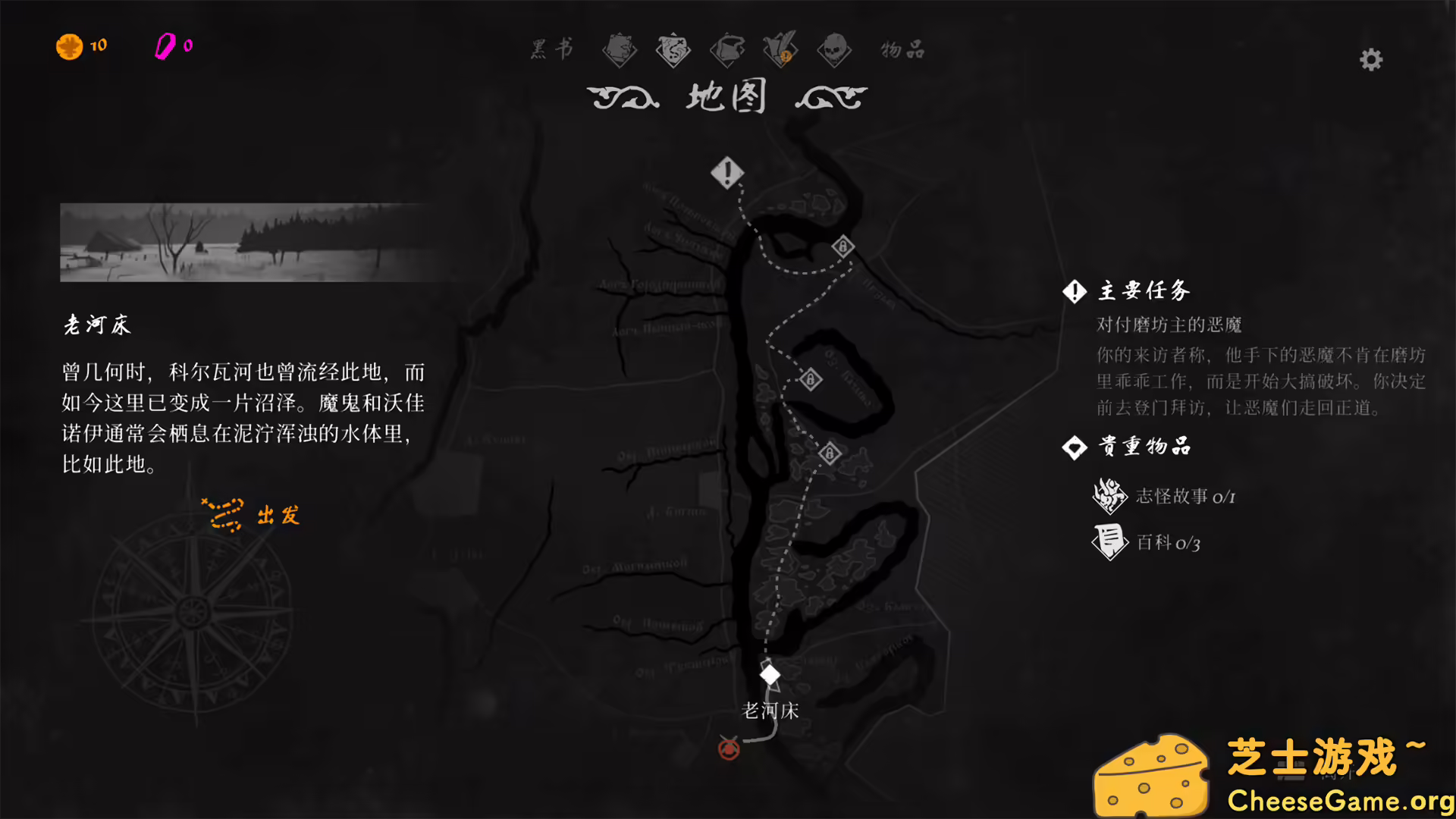Select the lowest locked map node
This screenshot has height=819, width=1456.
(x=830, y=453)
